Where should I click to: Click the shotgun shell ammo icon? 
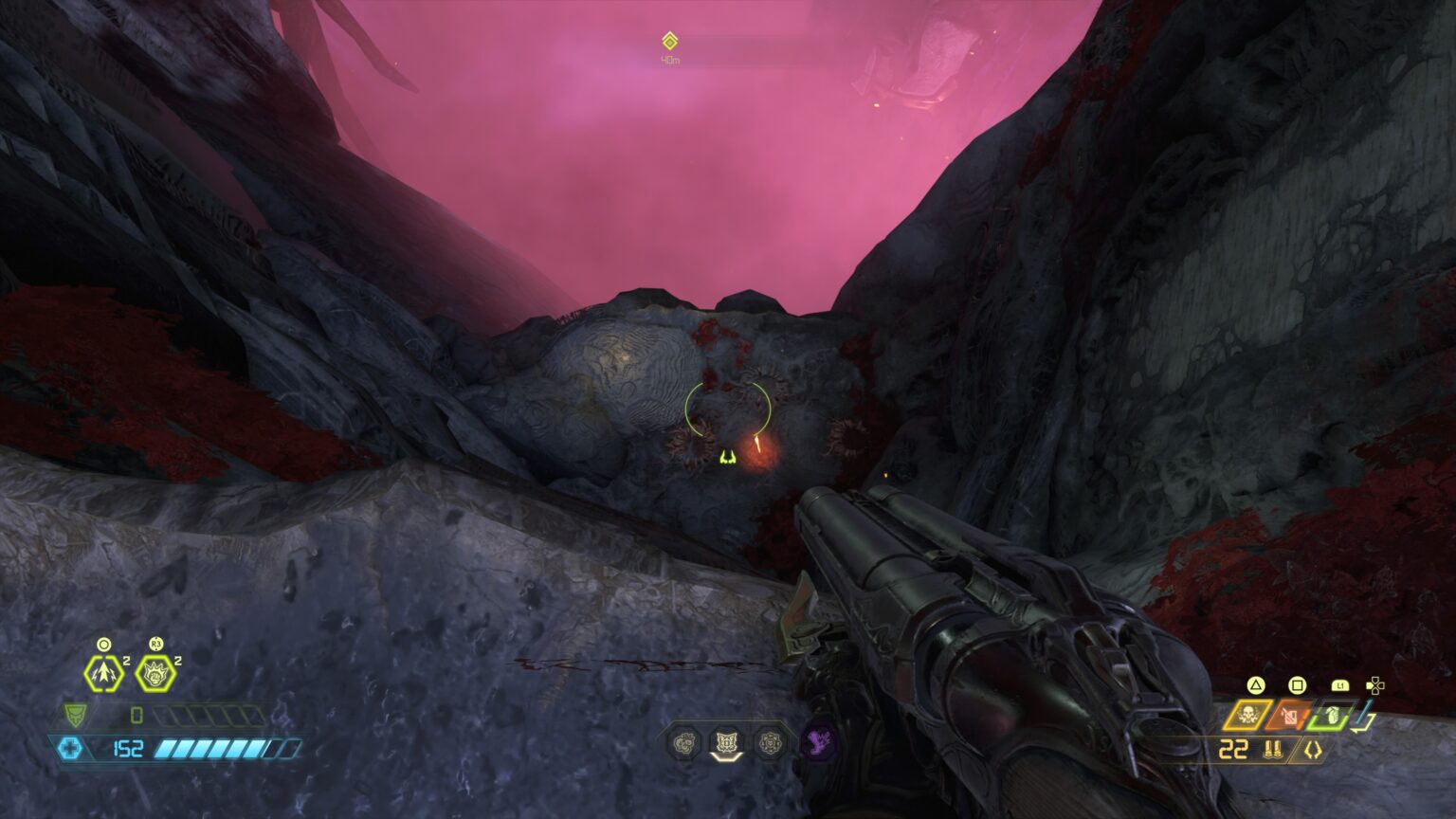pos(1274,749)
